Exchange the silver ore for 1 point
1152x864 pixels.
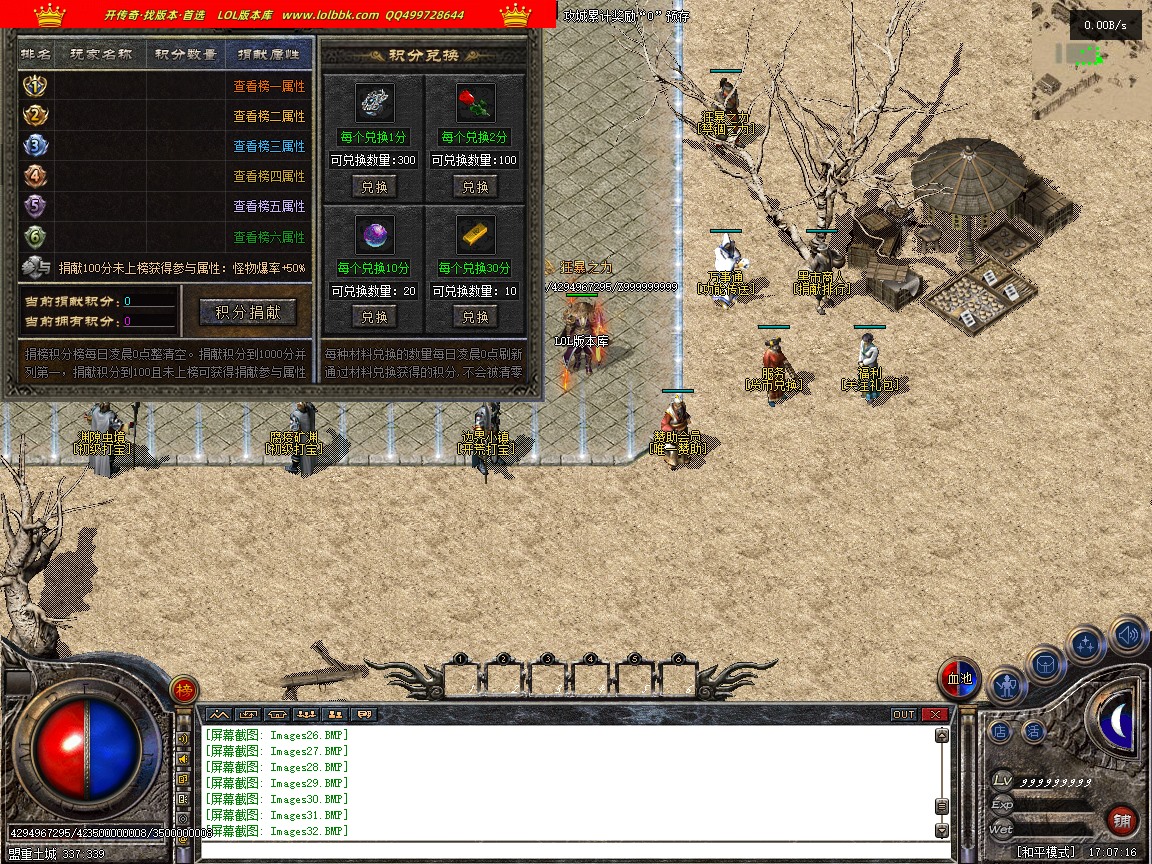pyautogui.click(x=374, y=187)
